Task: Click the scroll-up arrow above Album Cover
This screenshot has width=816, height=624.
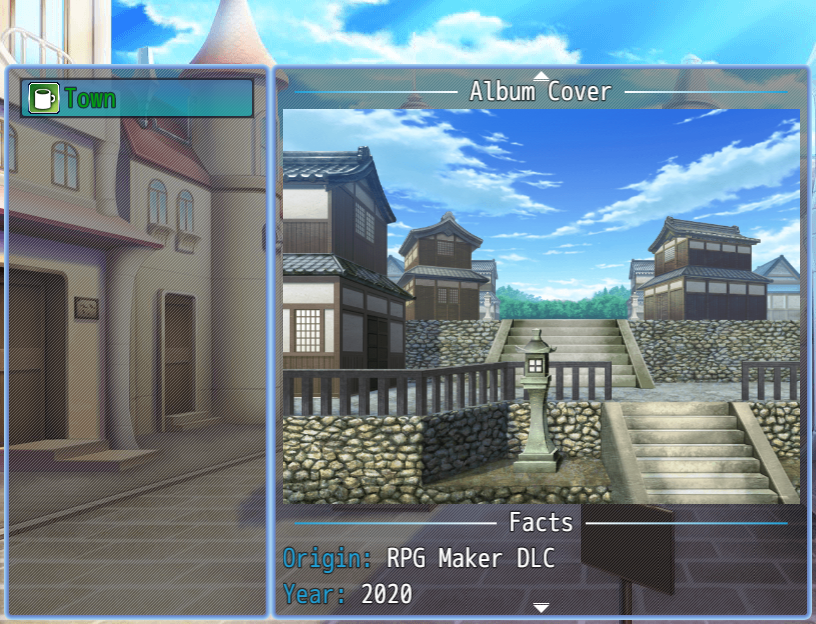Action: click(541, 75)
